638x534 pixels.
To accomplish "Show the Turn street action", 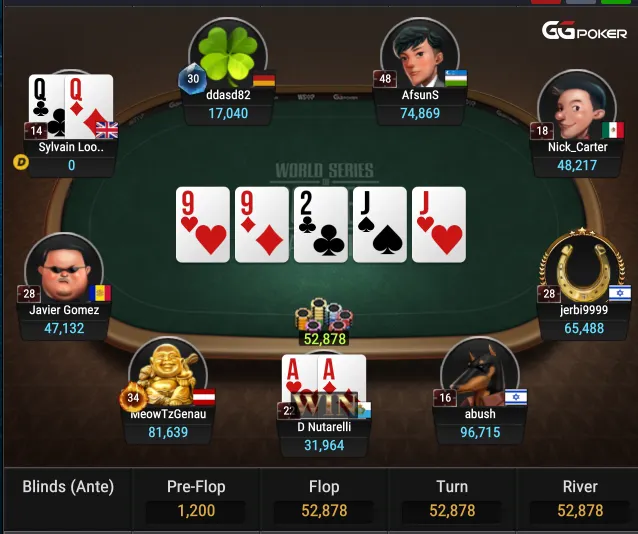I will [451, 498].
